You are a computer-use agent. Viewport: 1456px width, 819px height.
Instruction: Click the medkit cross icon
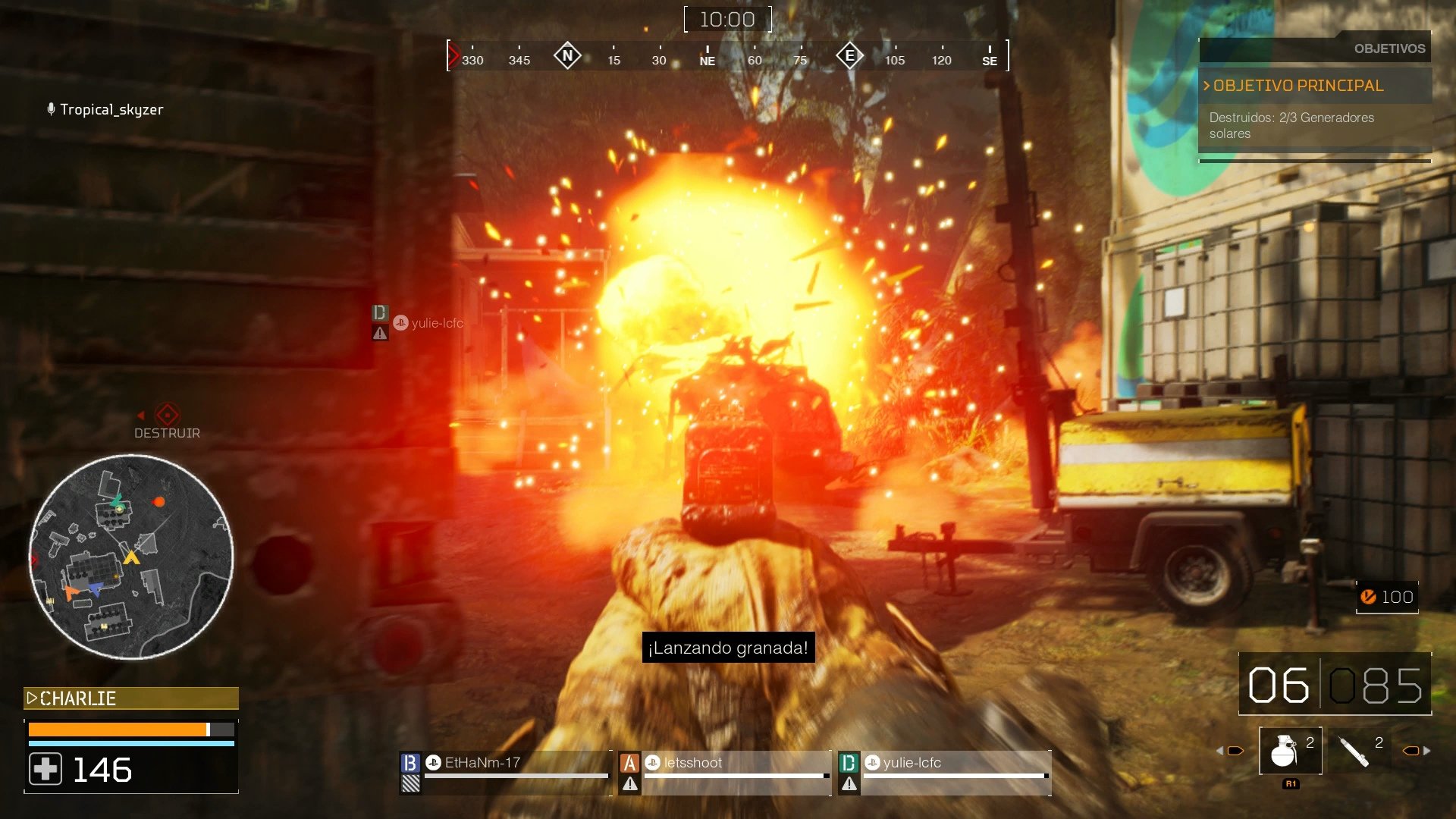click(x=45, y=770)
